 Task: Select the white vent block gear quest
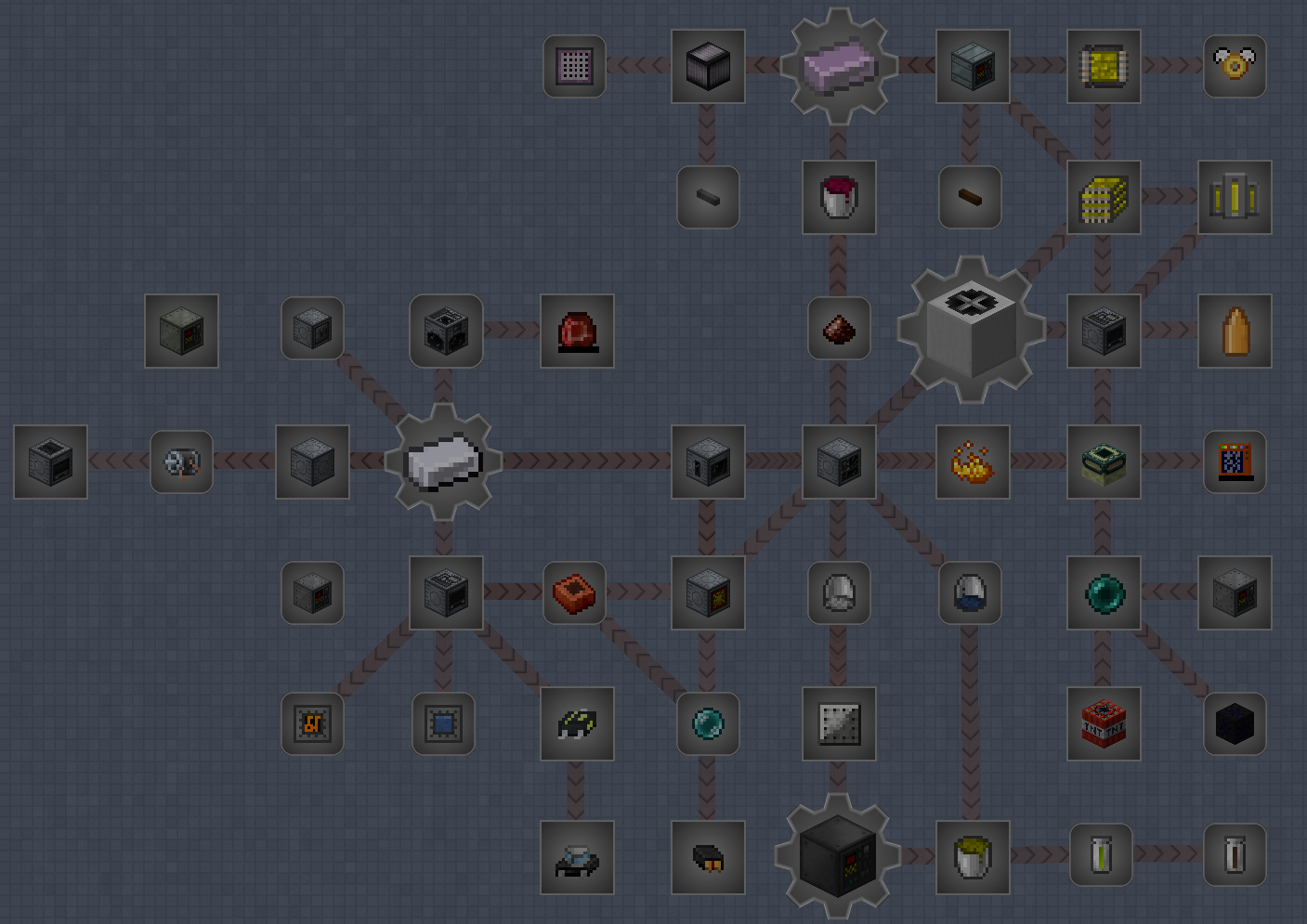click(972, 329)
